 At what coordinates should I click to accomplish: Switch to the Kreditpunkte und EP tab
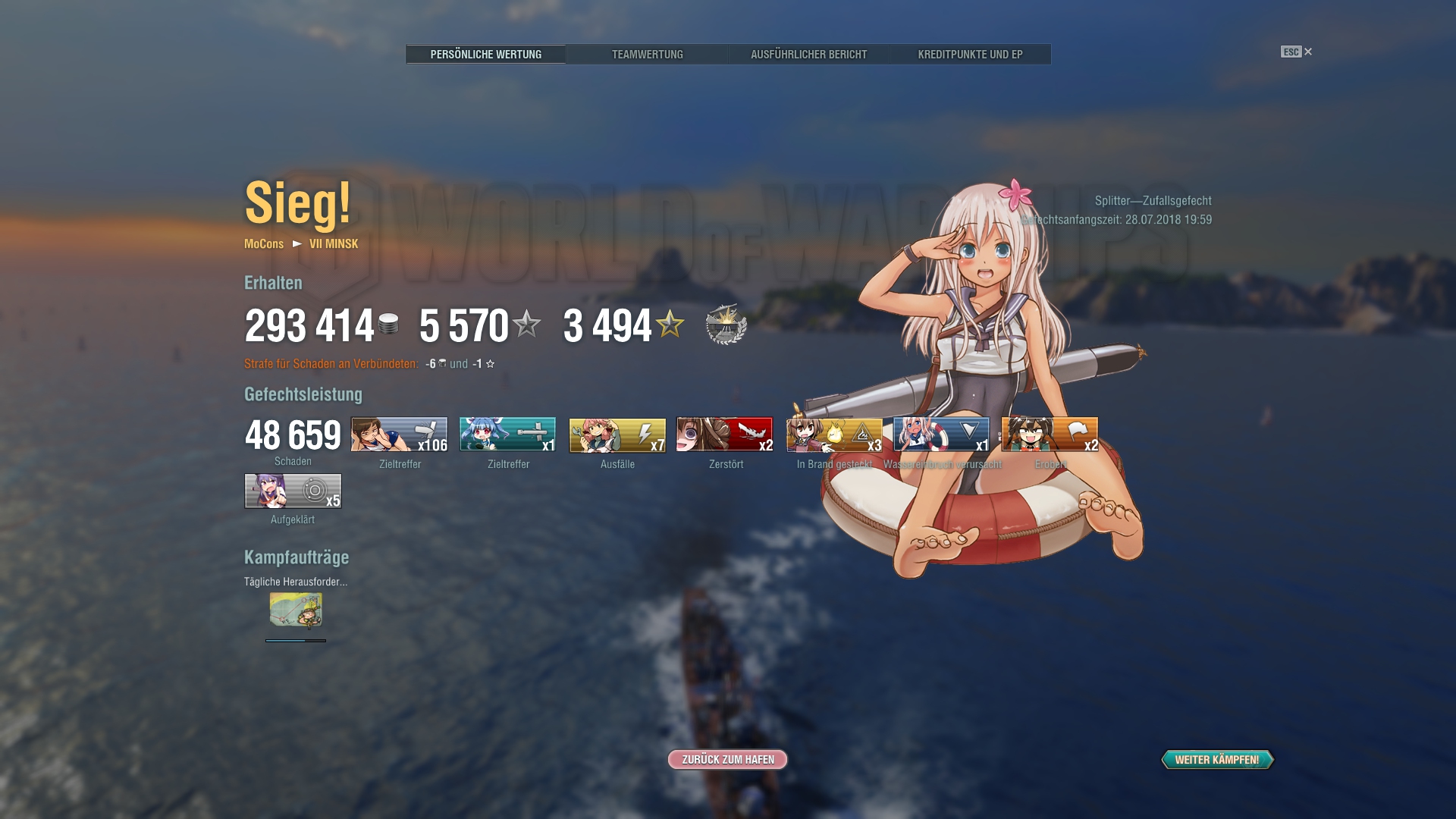coord(968,54)
